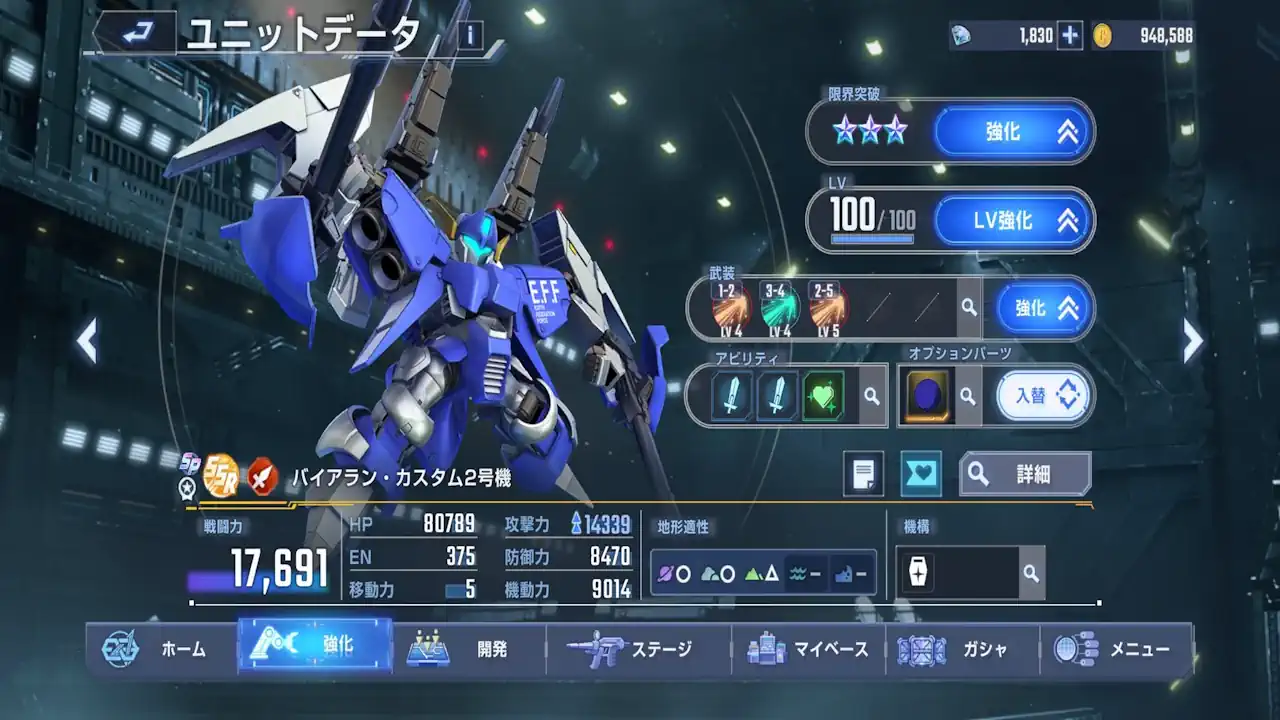1280x720 pixels.
Task: Inspect weapons with the 武装 magnifier icon
Action: (968, 308)
